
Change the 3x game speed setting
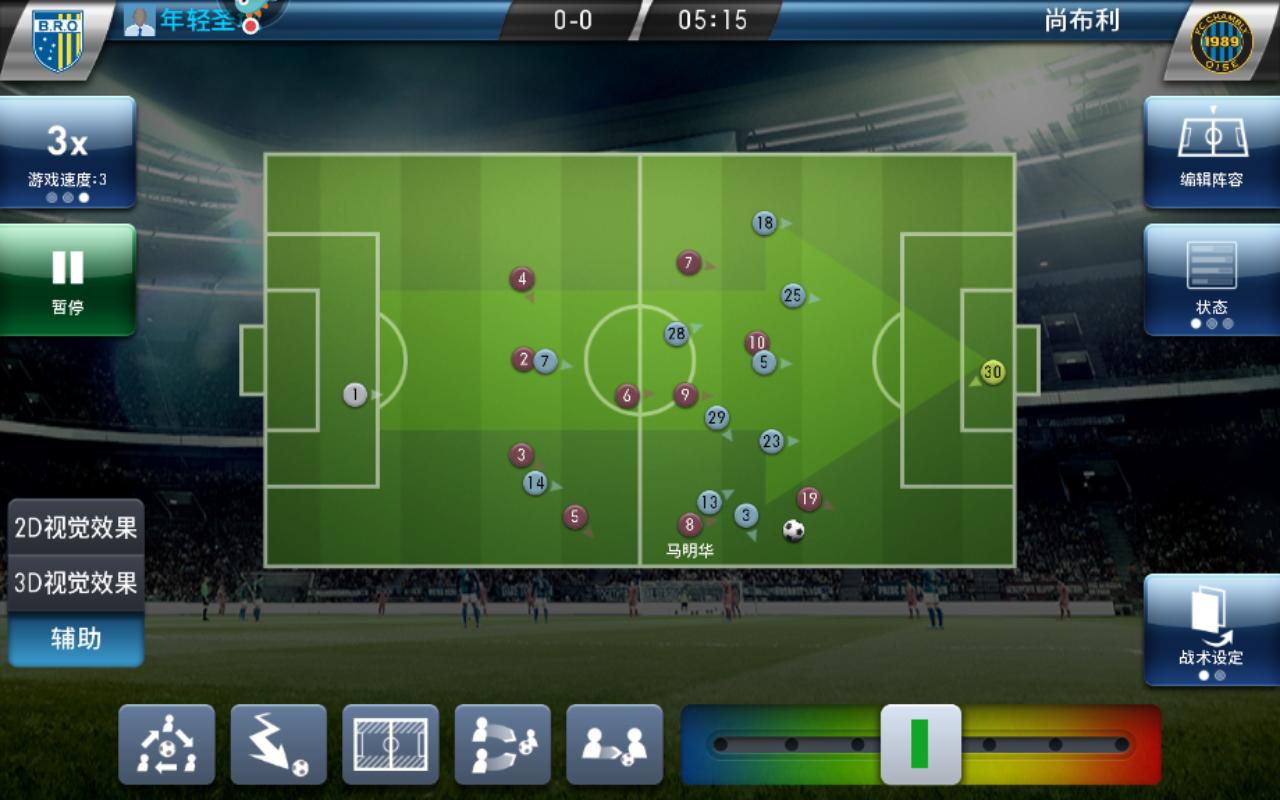(x=67, y=152)
